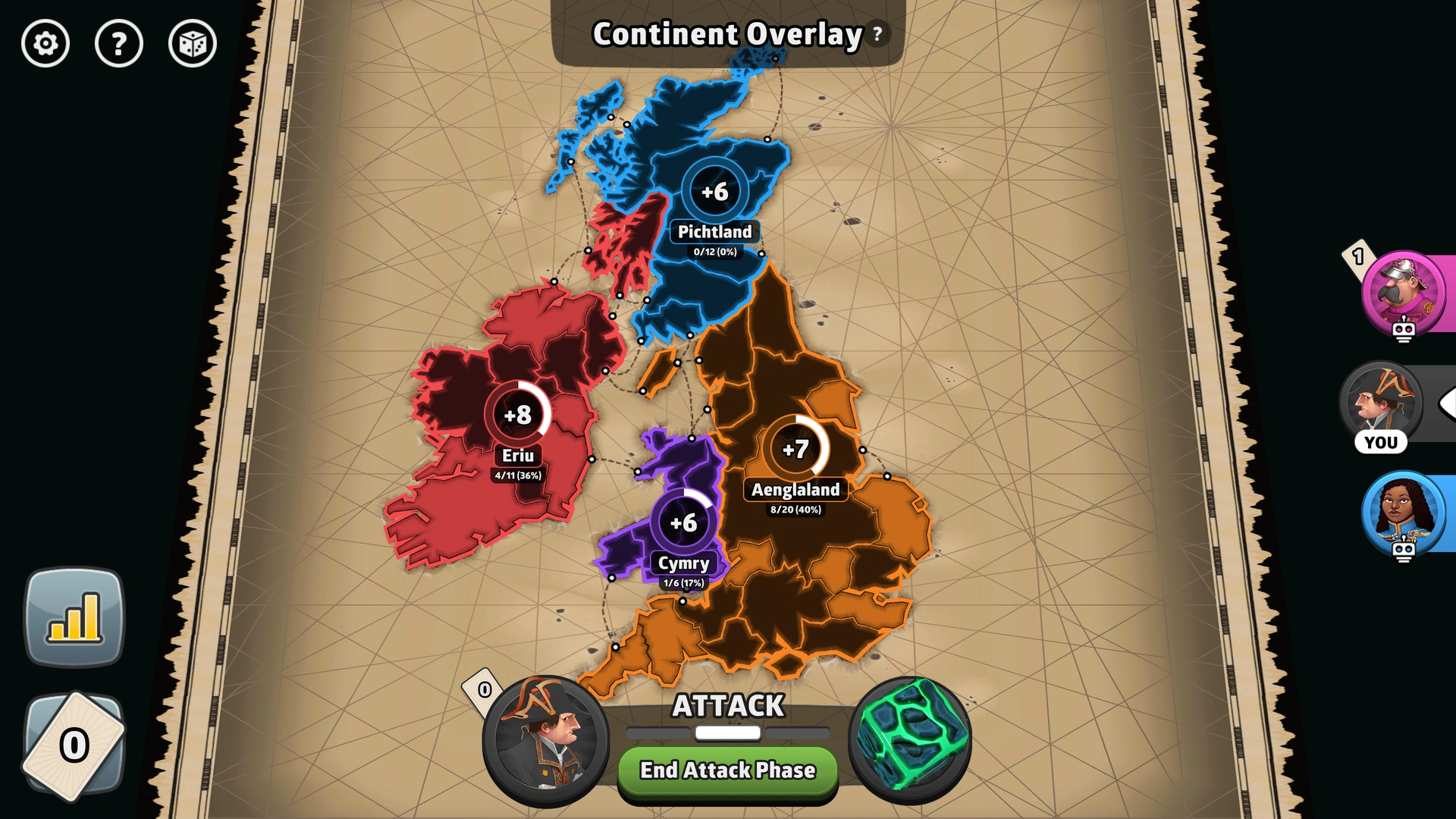Open the help question mark icon
Screen dimensions: 1456x819
[x=119, y=45]
